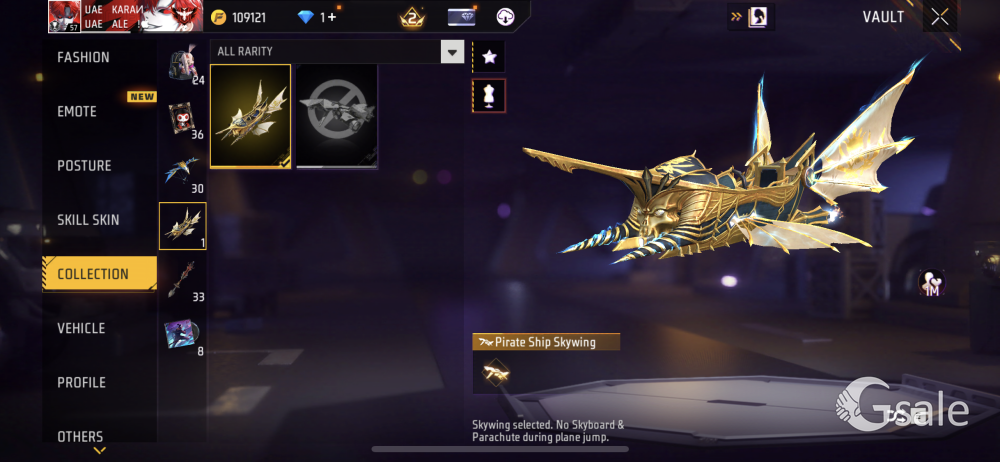Show the Profile section

click(81, 382)
